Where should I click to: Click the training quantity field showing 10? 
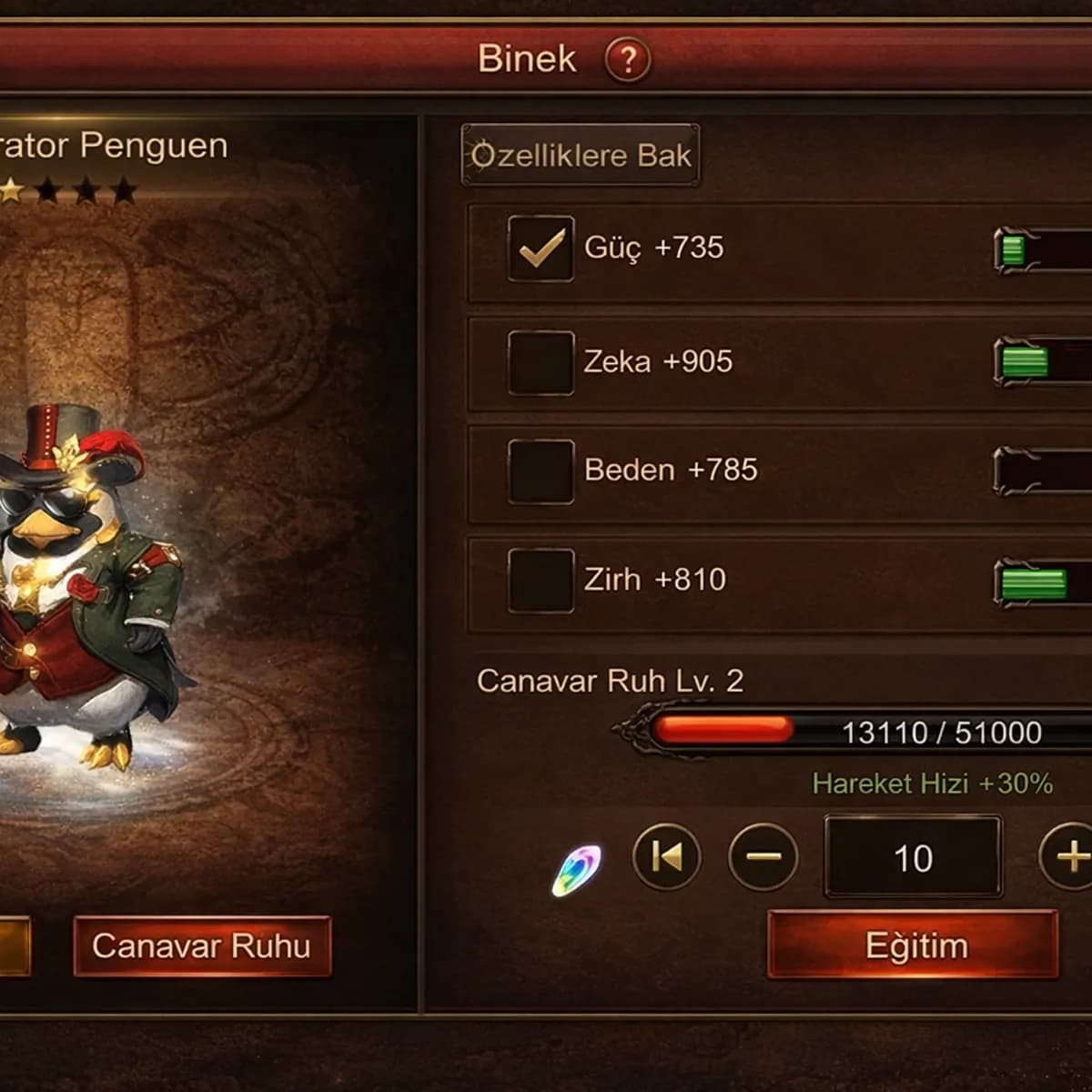tap(913, 857)
